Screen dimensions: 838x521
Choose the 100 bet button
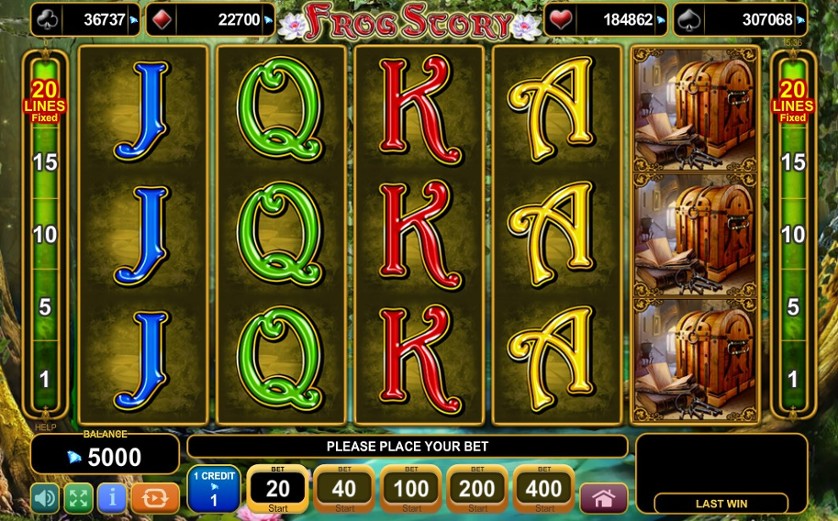click(x=410, y=488)
